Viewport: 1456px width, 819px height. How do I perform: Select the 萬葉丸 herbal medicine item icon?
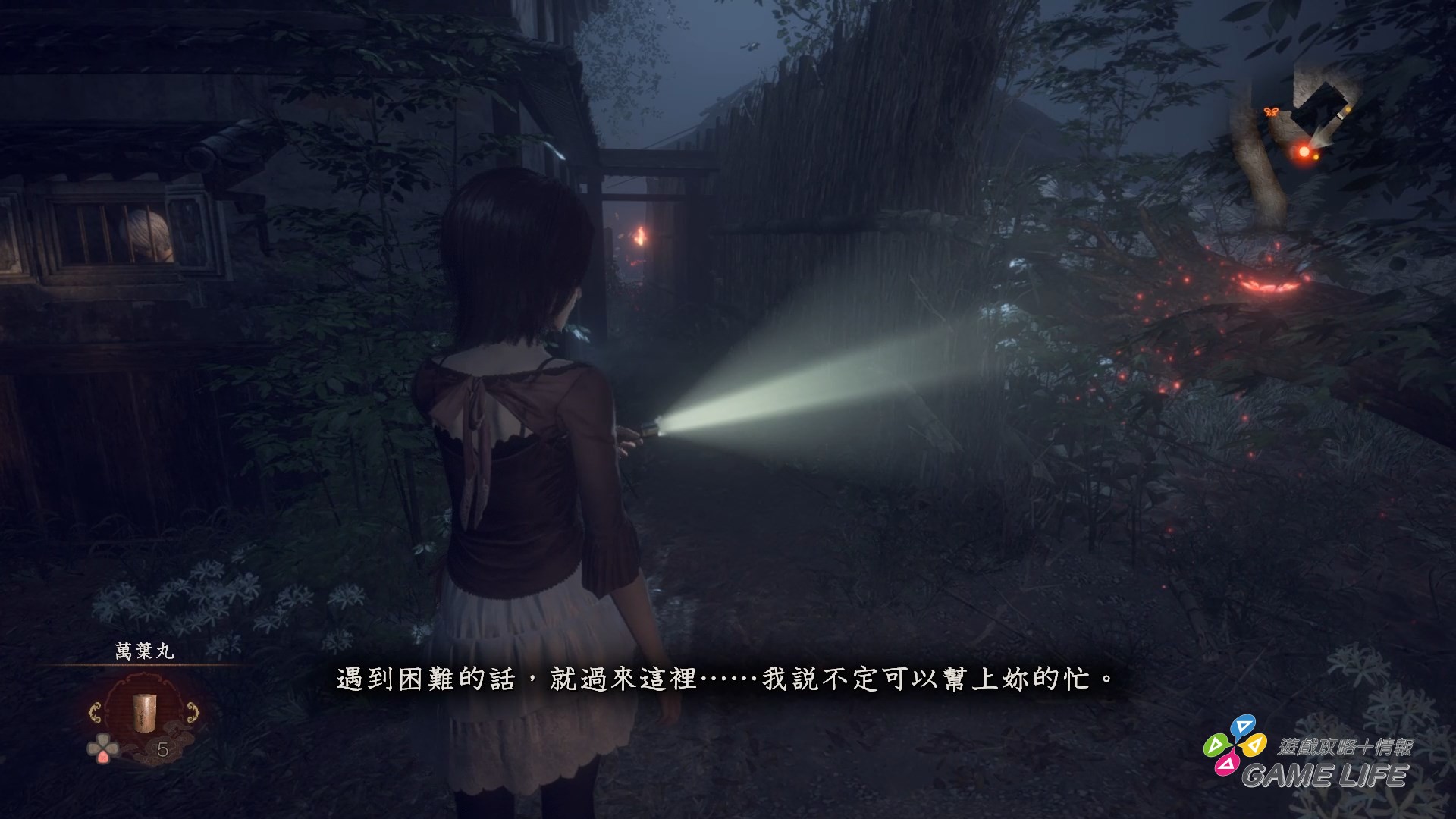pyautogui.click(x=145, y=713)
